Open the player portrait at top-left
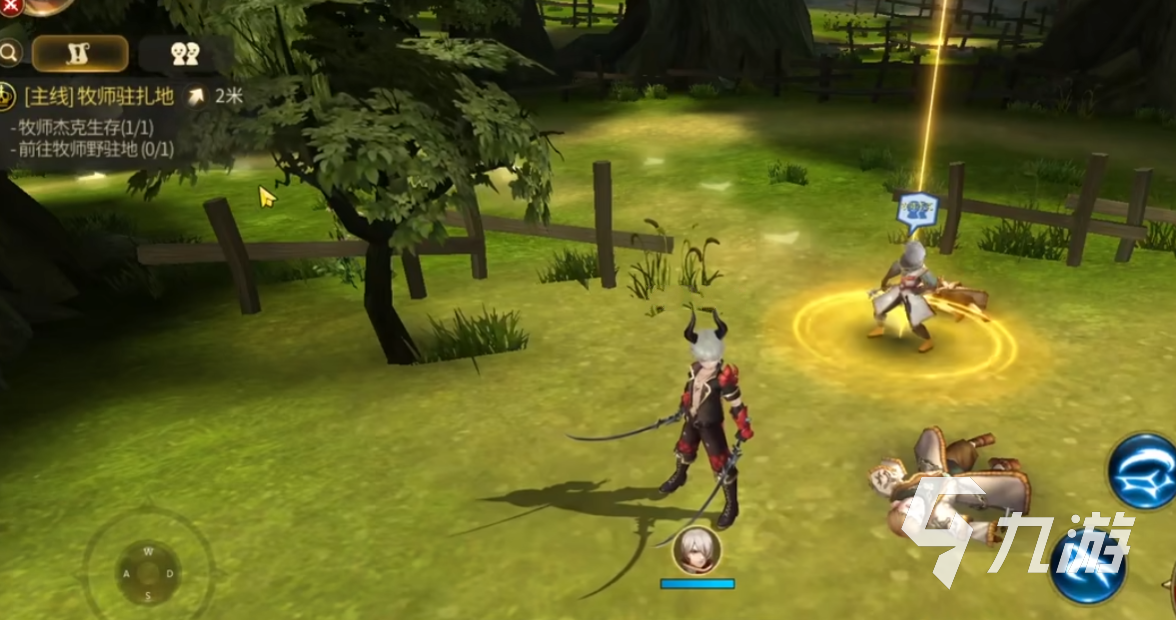 coord(45,4)
